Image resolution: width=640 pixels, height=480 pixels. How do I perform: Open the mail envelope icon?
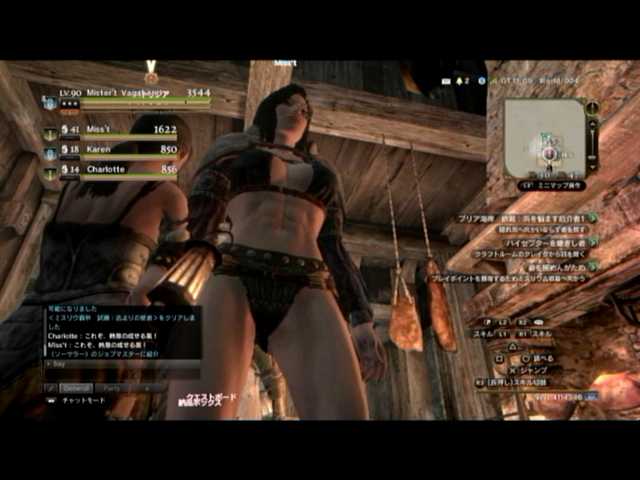coord(448,80)
